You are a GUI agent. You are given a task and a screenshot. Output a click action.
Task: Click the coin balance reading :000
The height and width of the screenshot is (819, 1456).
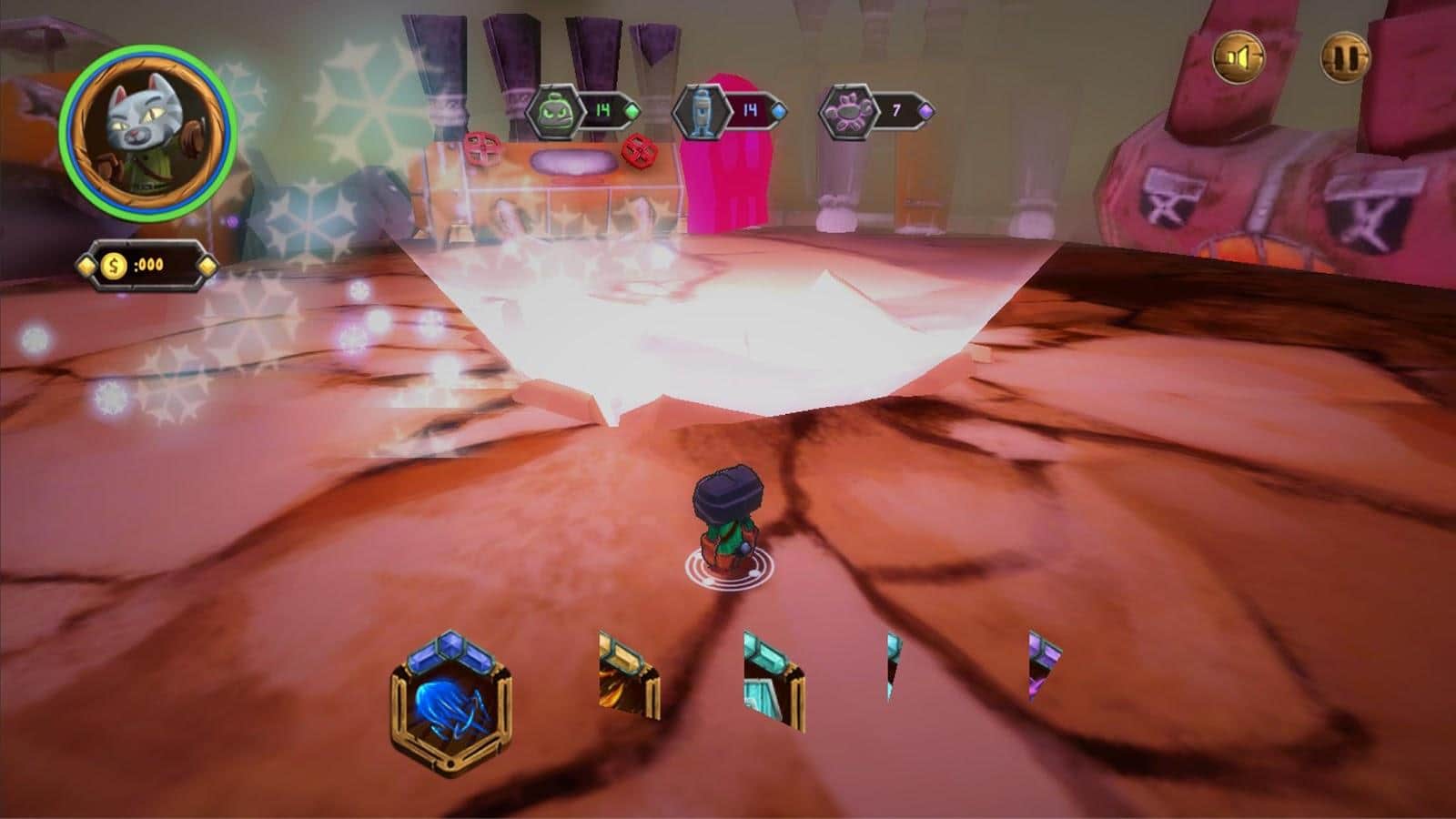147,266
